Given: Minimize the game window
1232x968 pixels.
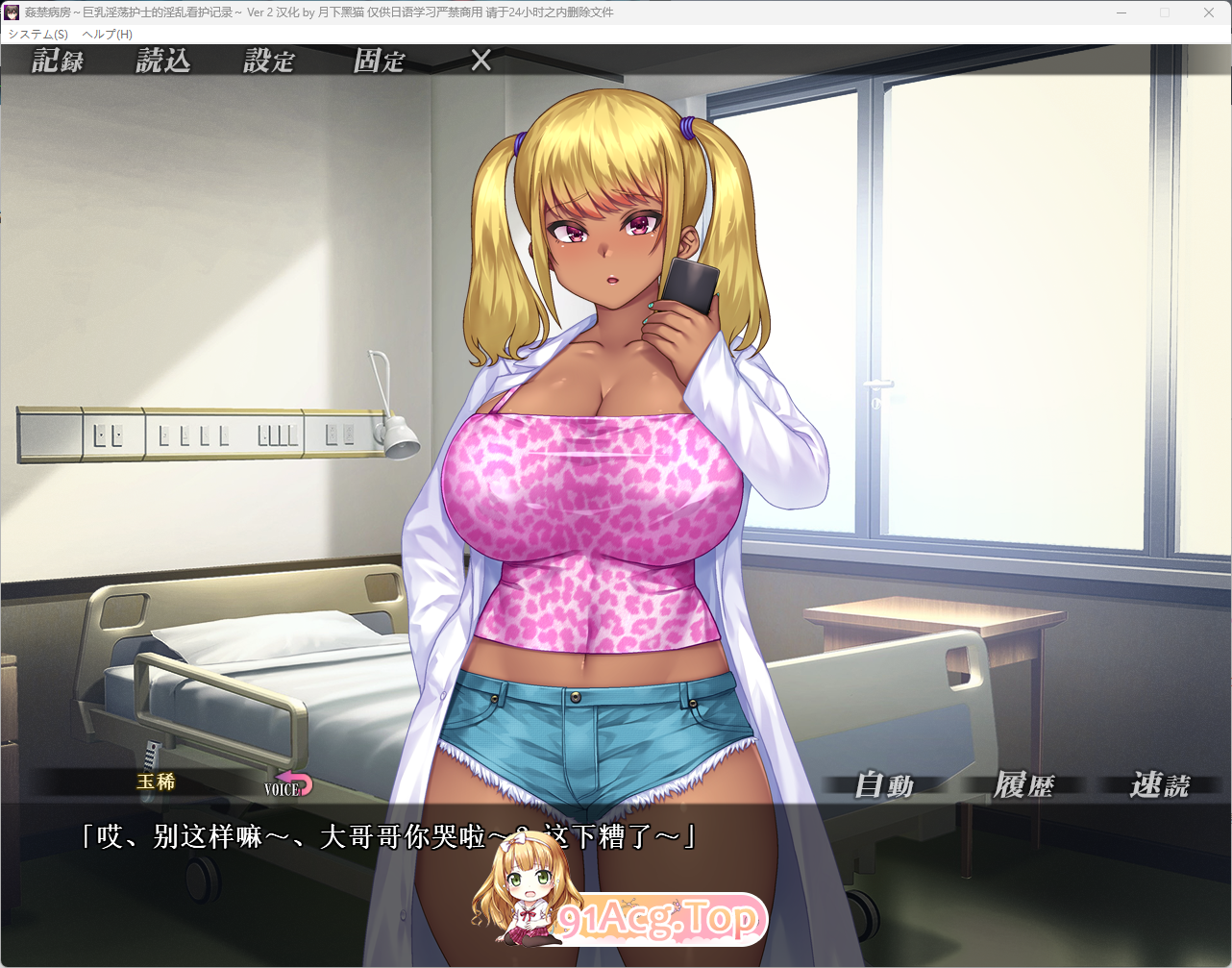Looking at the screenshot, I should pos(1121,12).
